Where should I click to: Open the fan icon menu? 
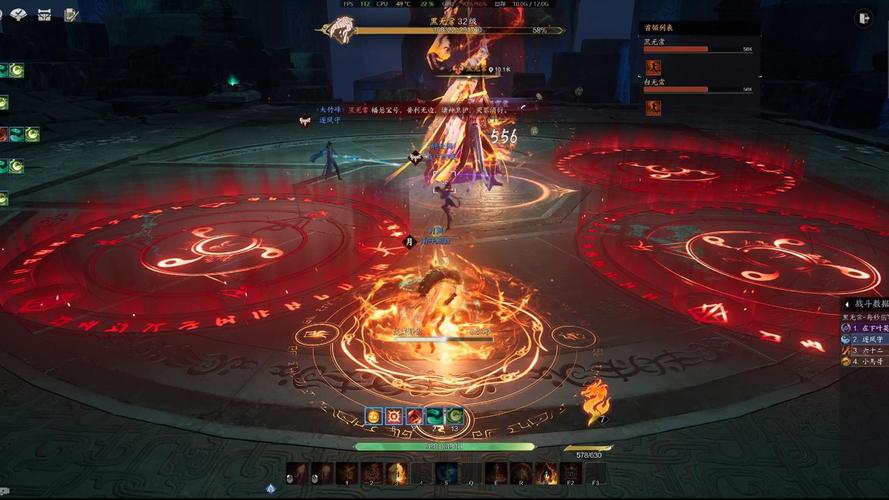point(18,14)
